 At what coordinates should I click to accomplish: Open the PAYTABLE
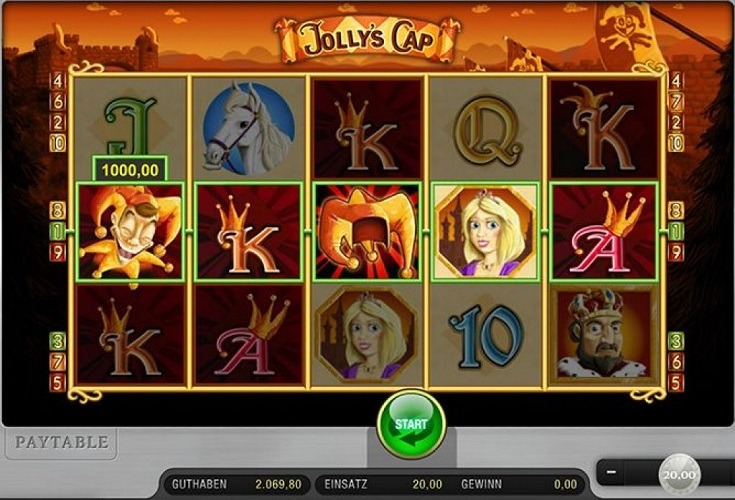58,441
